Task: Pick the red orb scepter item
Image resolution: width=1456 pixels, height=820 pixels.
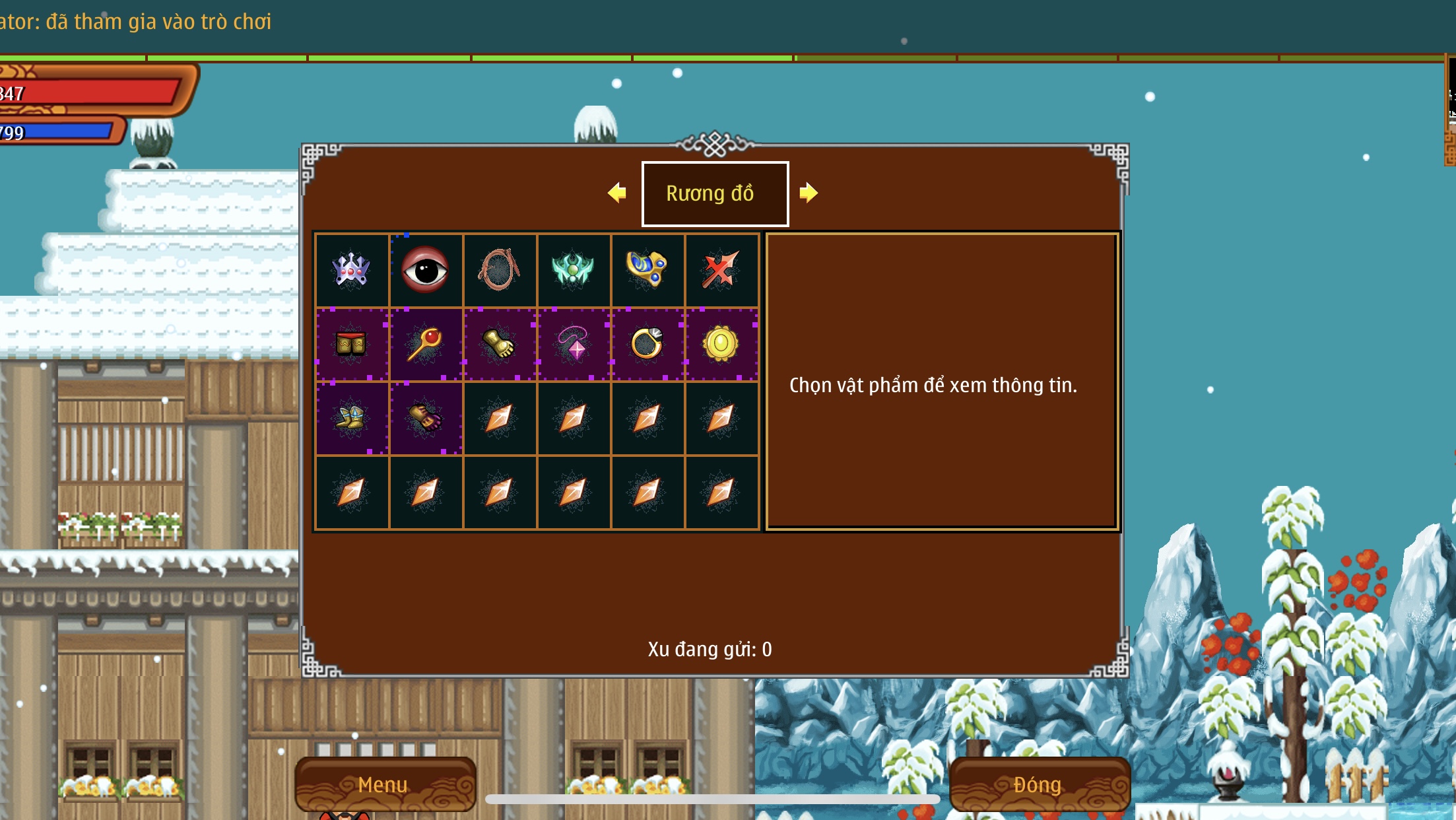Action: (x=426, y=344)
